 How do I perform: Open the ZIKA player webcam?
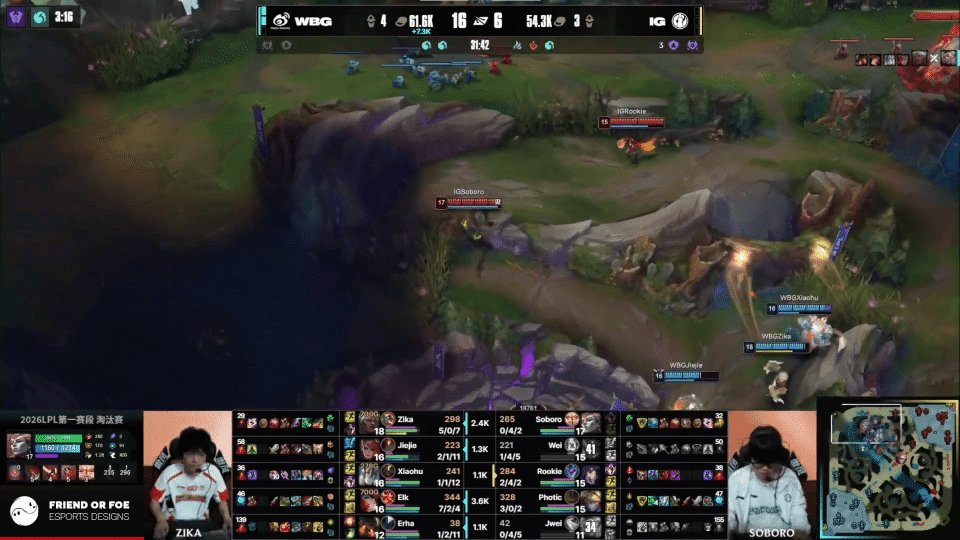coord(188,470)
